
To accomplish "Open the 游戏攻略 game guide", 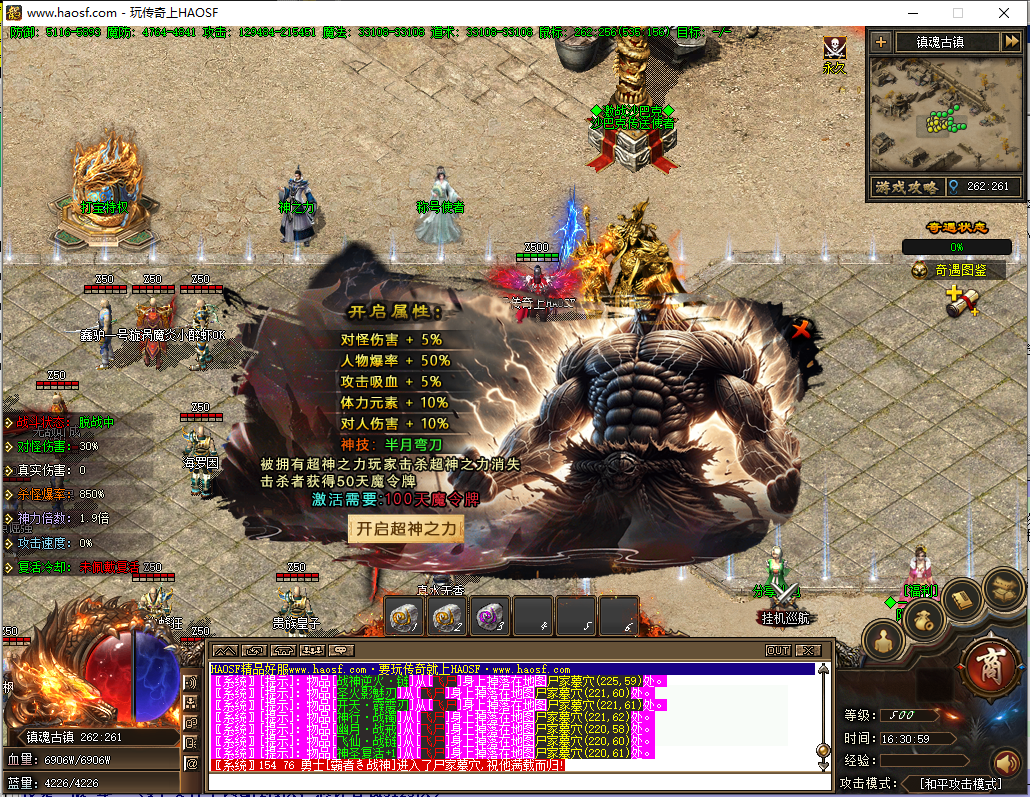I will pos(907,187).
